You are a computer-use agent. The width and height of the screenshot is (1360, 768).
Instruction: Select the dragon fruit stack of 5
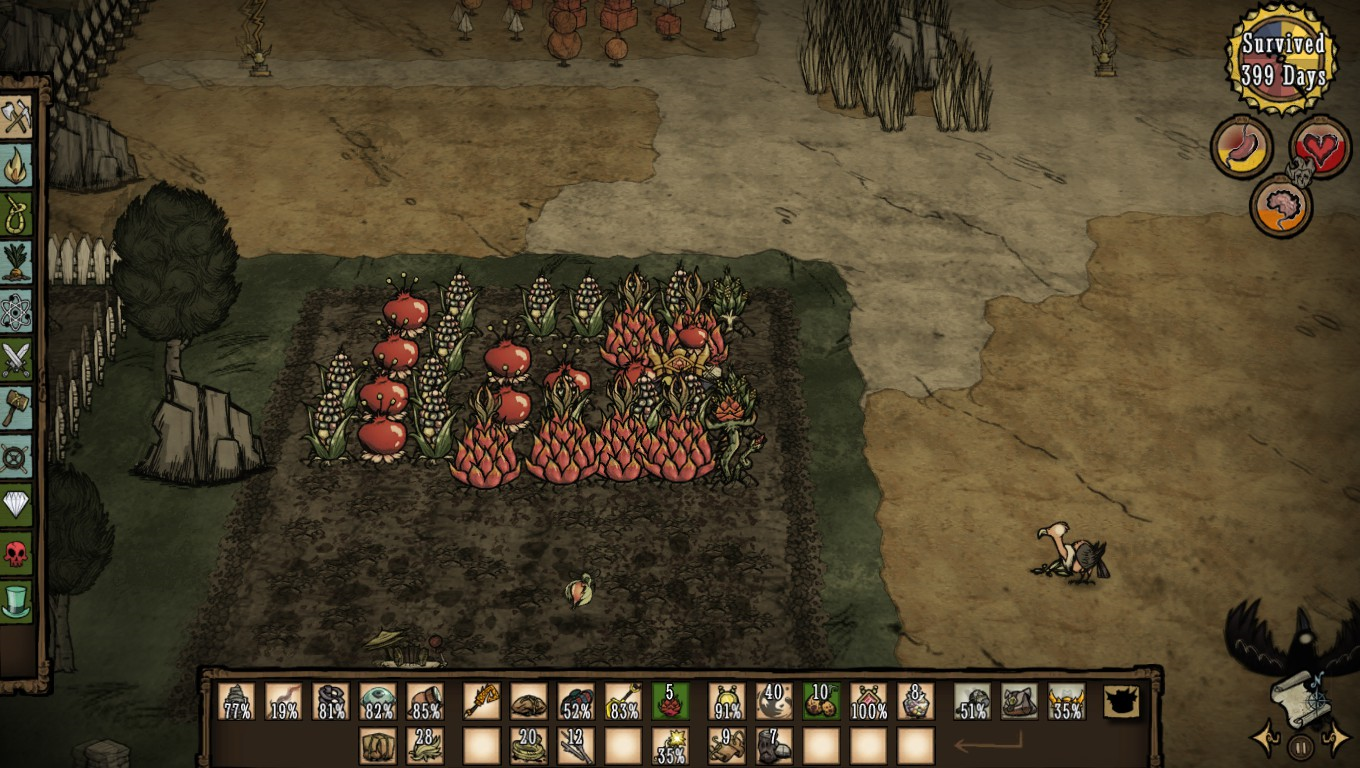[x=670, y=701]
